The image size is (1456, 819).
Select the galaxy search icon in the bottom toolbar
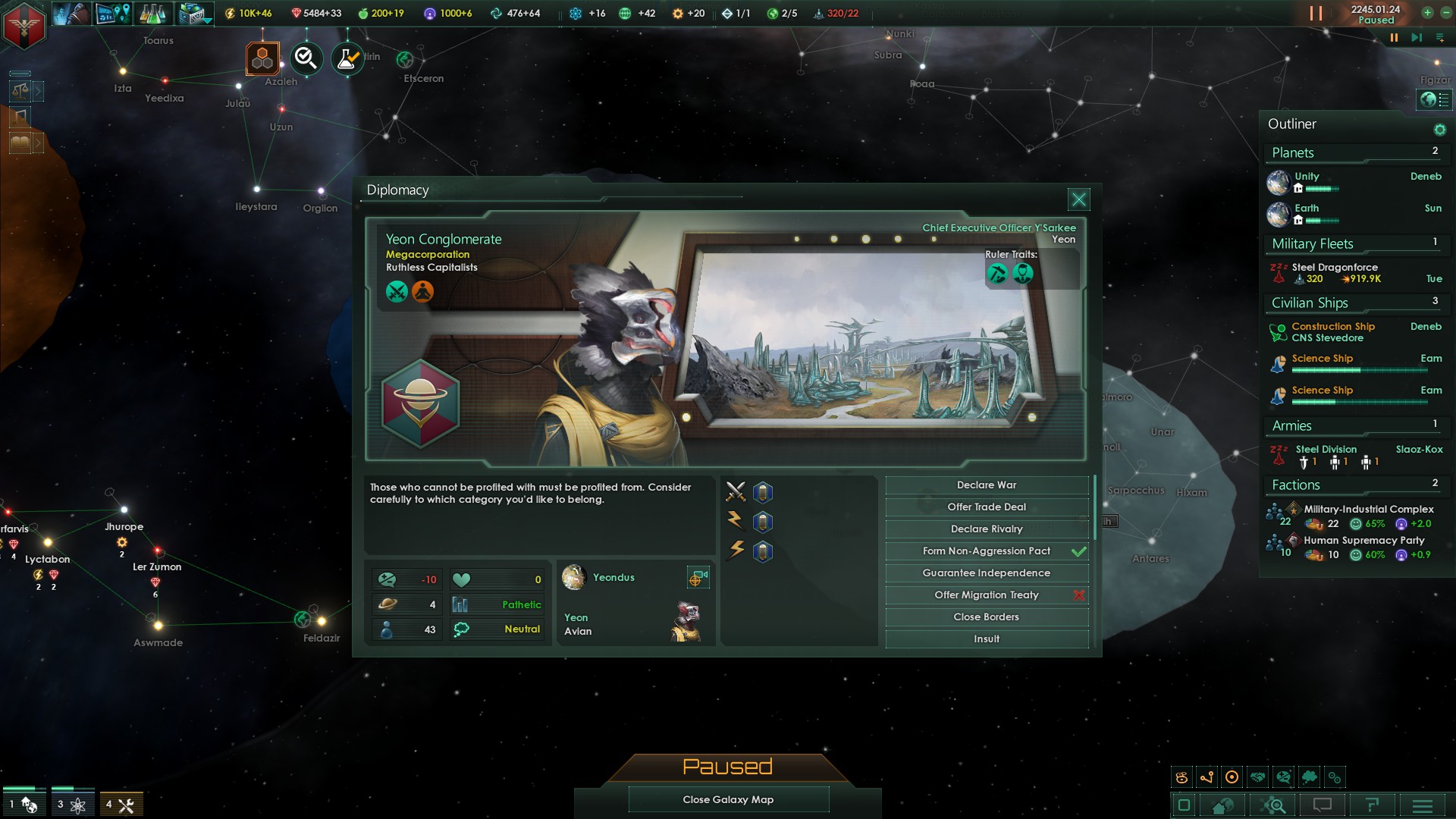tap(1274, 806)
